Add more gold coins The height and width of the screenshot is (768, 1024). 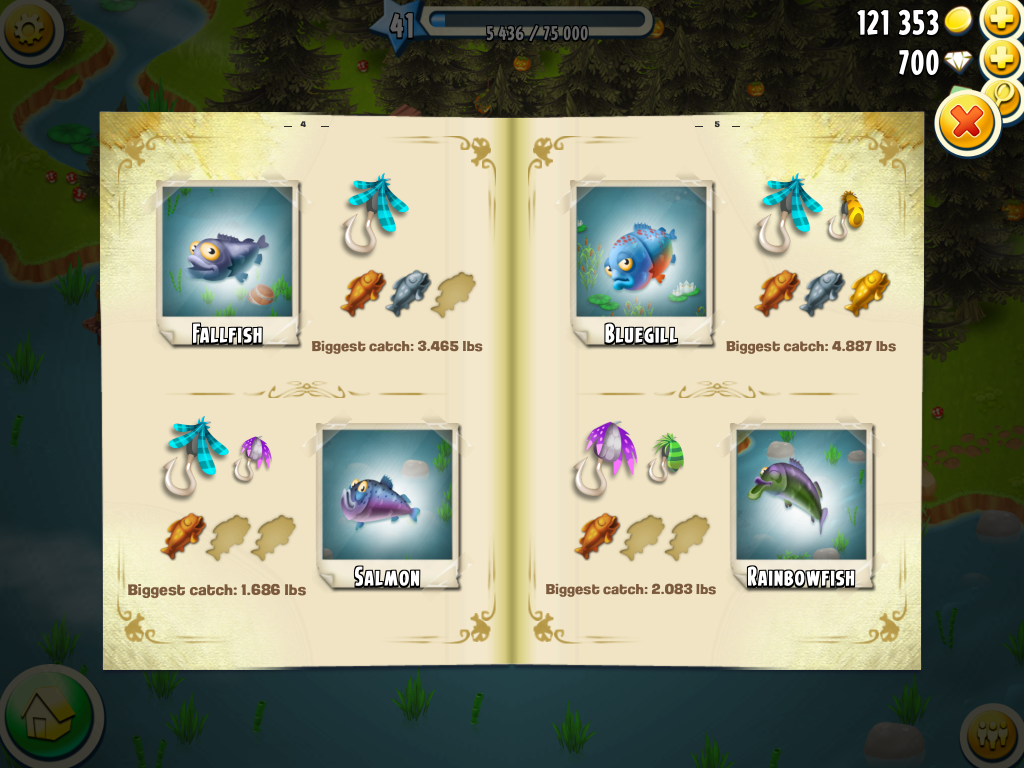click(x=1000, y=20)
